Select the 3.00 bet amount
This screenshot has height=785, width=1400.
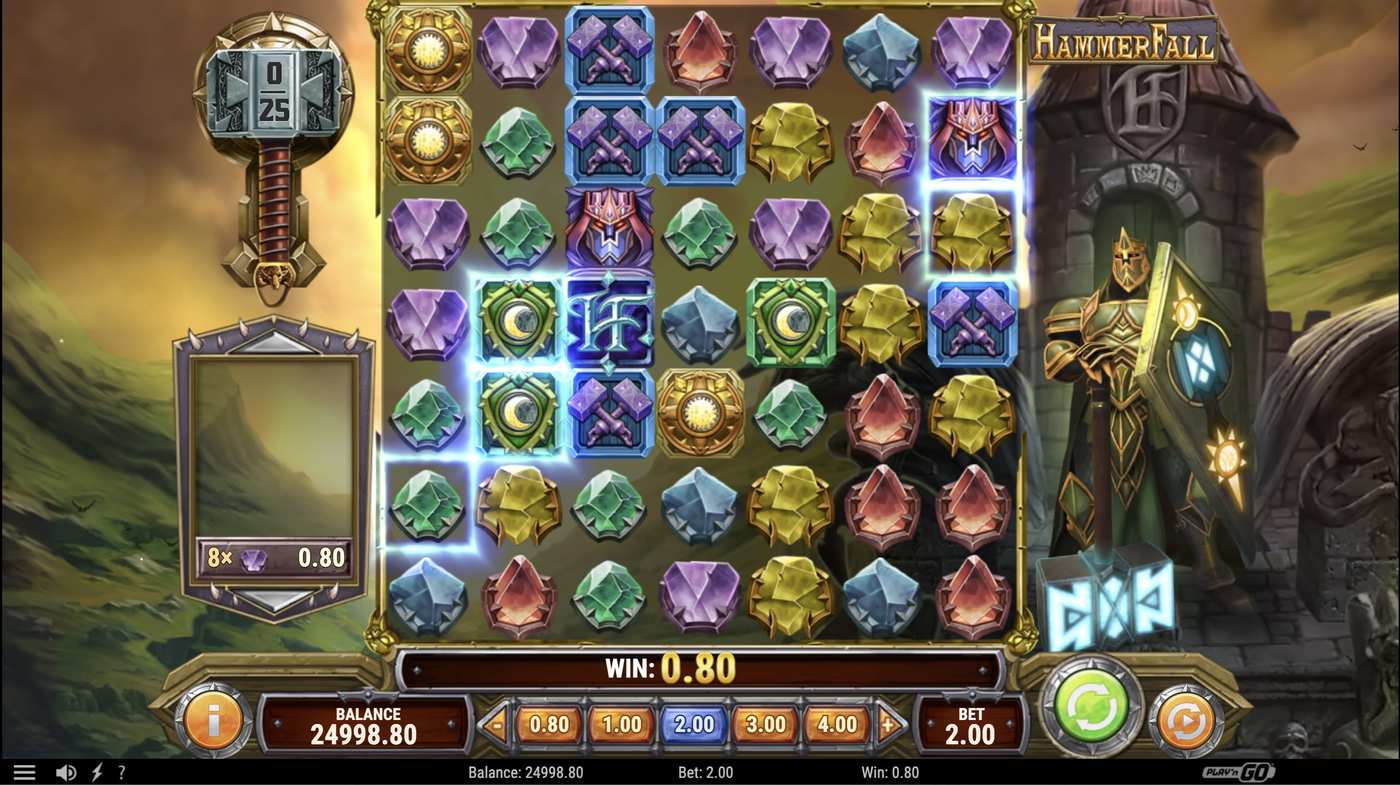(765, 723)
